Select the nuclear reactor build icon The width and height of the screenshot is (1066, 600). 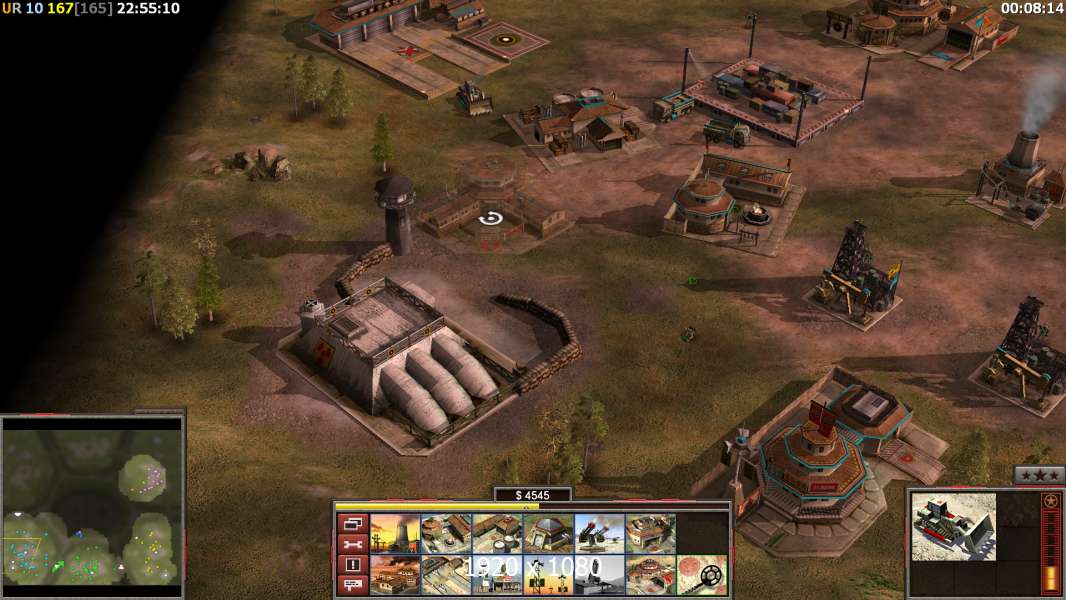(x=394, y=534)
